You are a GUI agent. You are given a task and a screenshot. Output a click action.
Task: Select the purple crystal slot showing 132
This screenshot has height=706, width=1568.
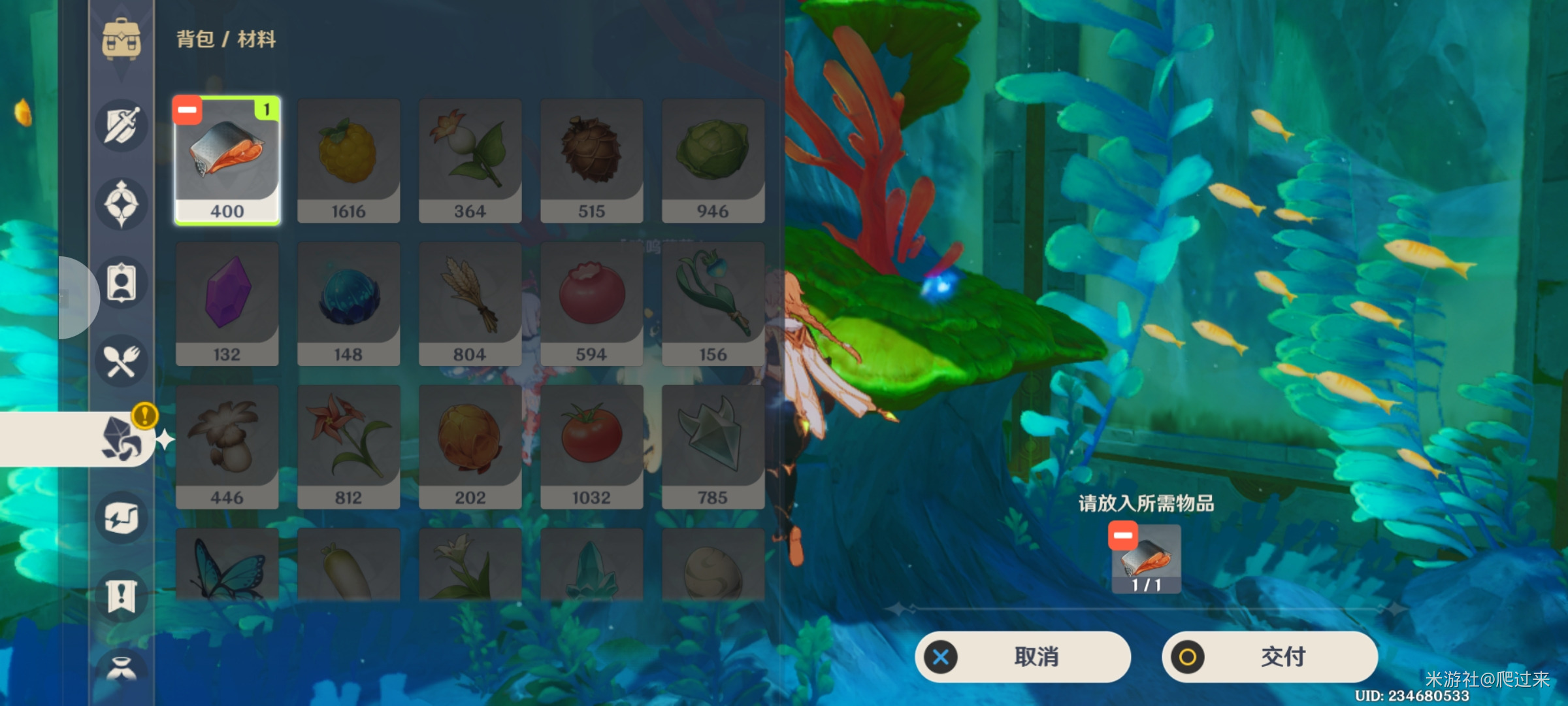(227, 304)
